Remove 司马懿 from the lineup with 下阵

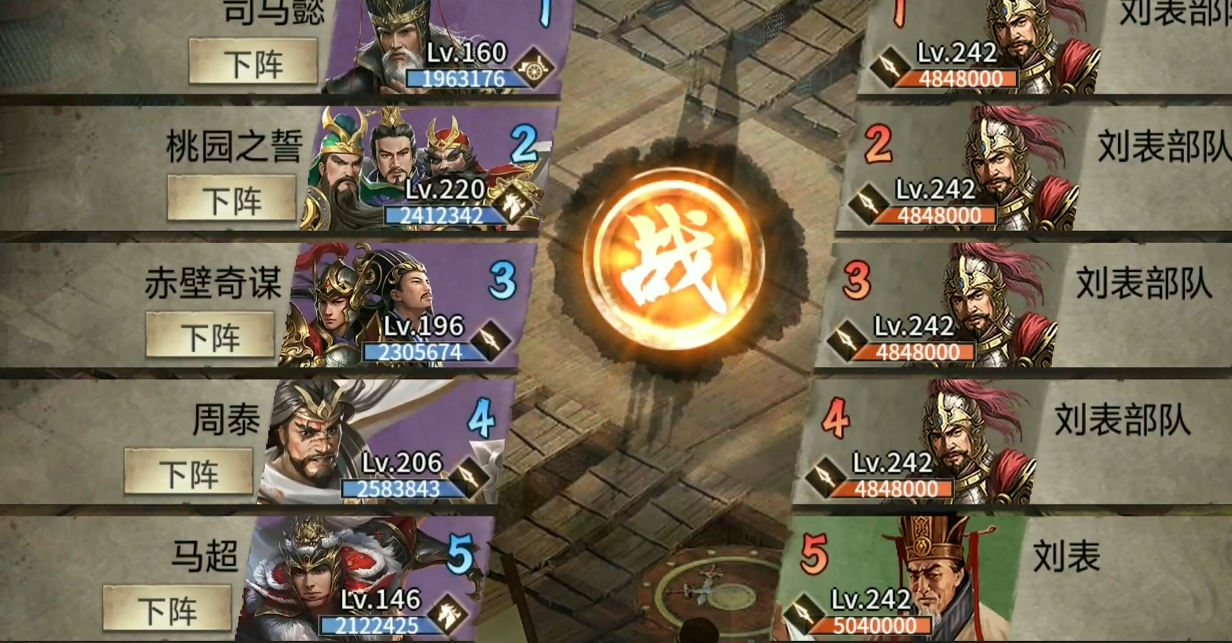[253, 62]
